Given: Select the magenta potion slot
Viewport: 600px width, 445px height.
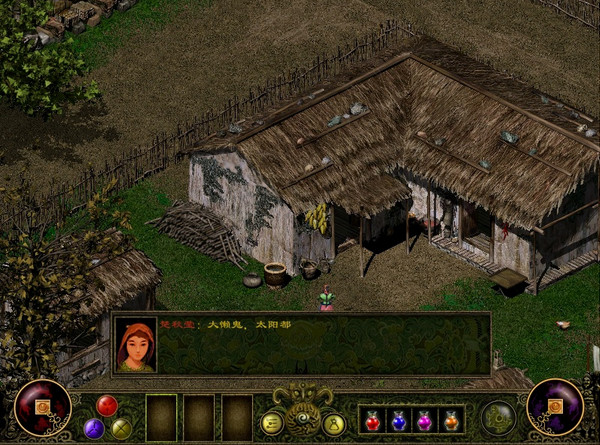Looking at the screenshot, I should (x=424, y=420).
